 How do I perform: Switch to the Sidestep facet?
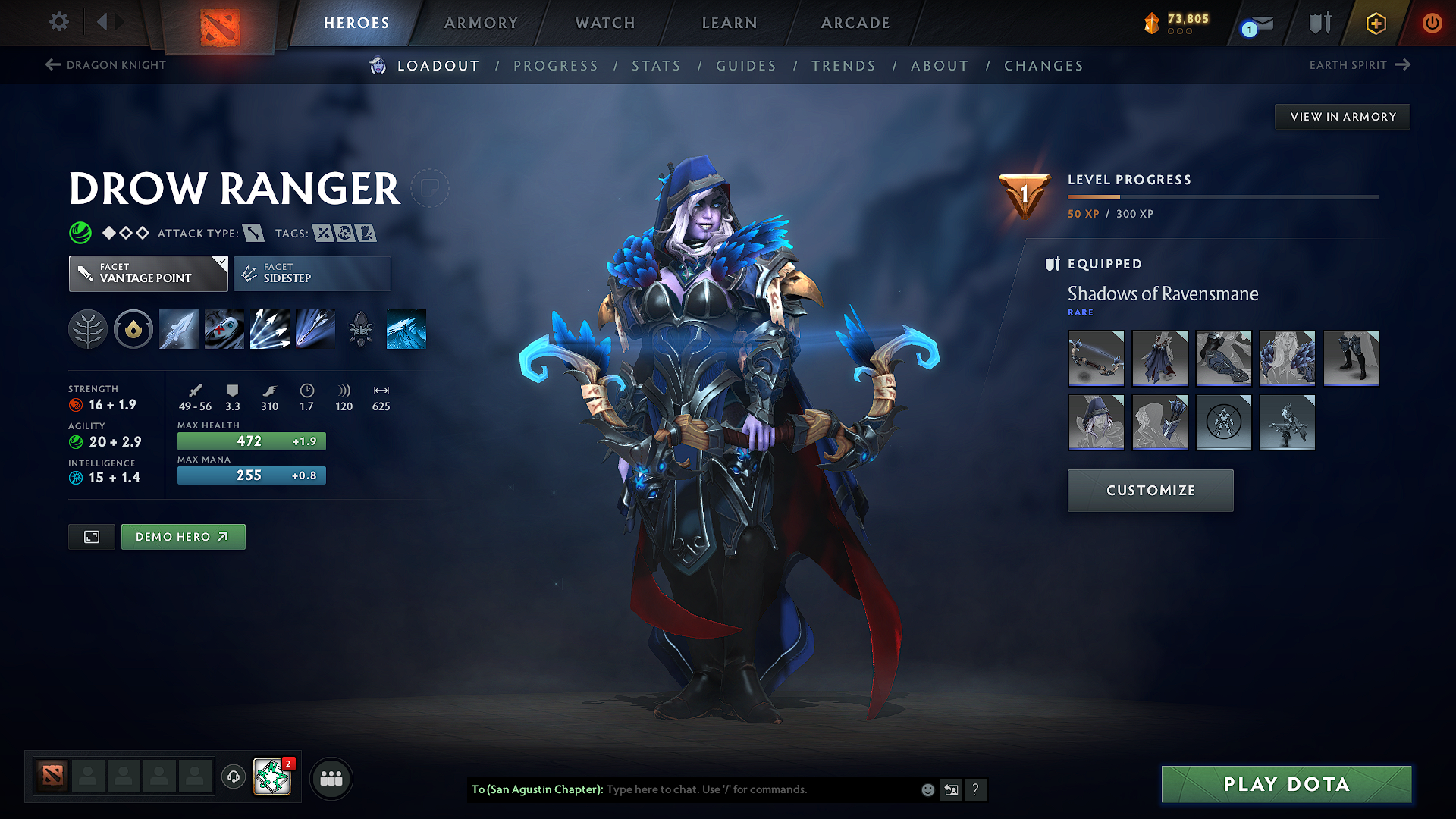[312, 273]
